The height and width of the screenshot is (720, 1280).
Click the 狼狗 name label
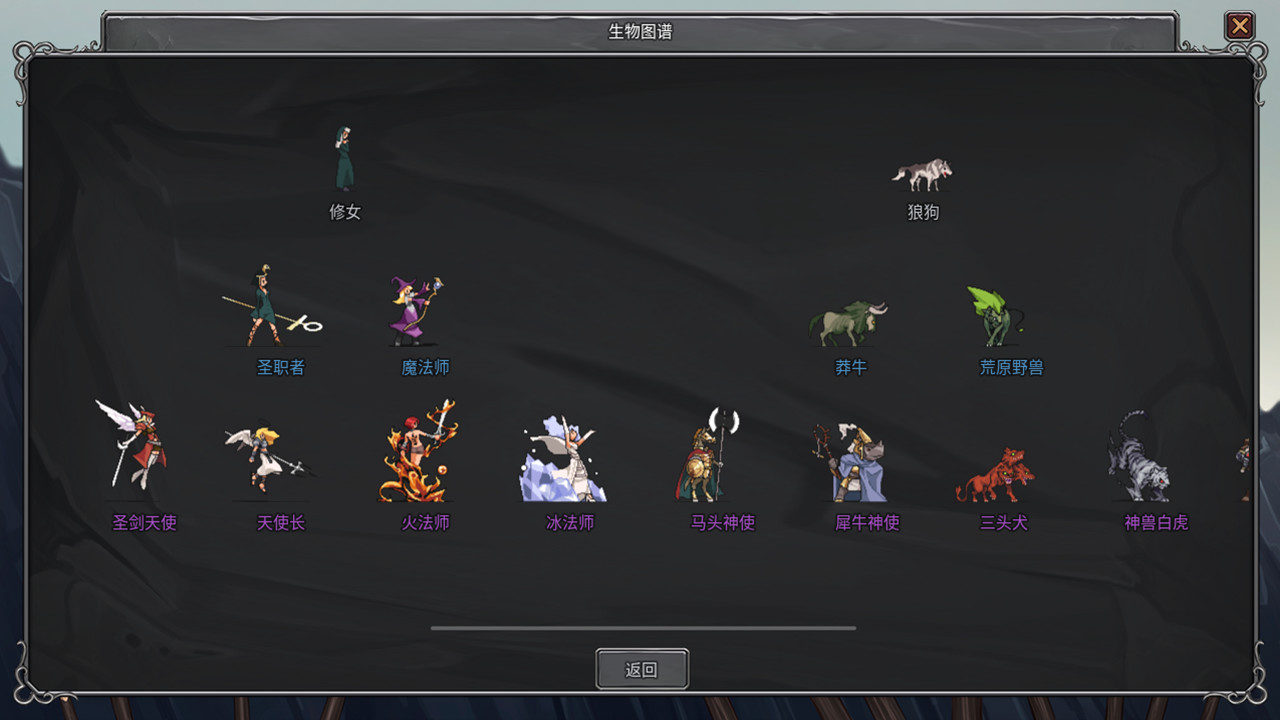coord(922,212)
